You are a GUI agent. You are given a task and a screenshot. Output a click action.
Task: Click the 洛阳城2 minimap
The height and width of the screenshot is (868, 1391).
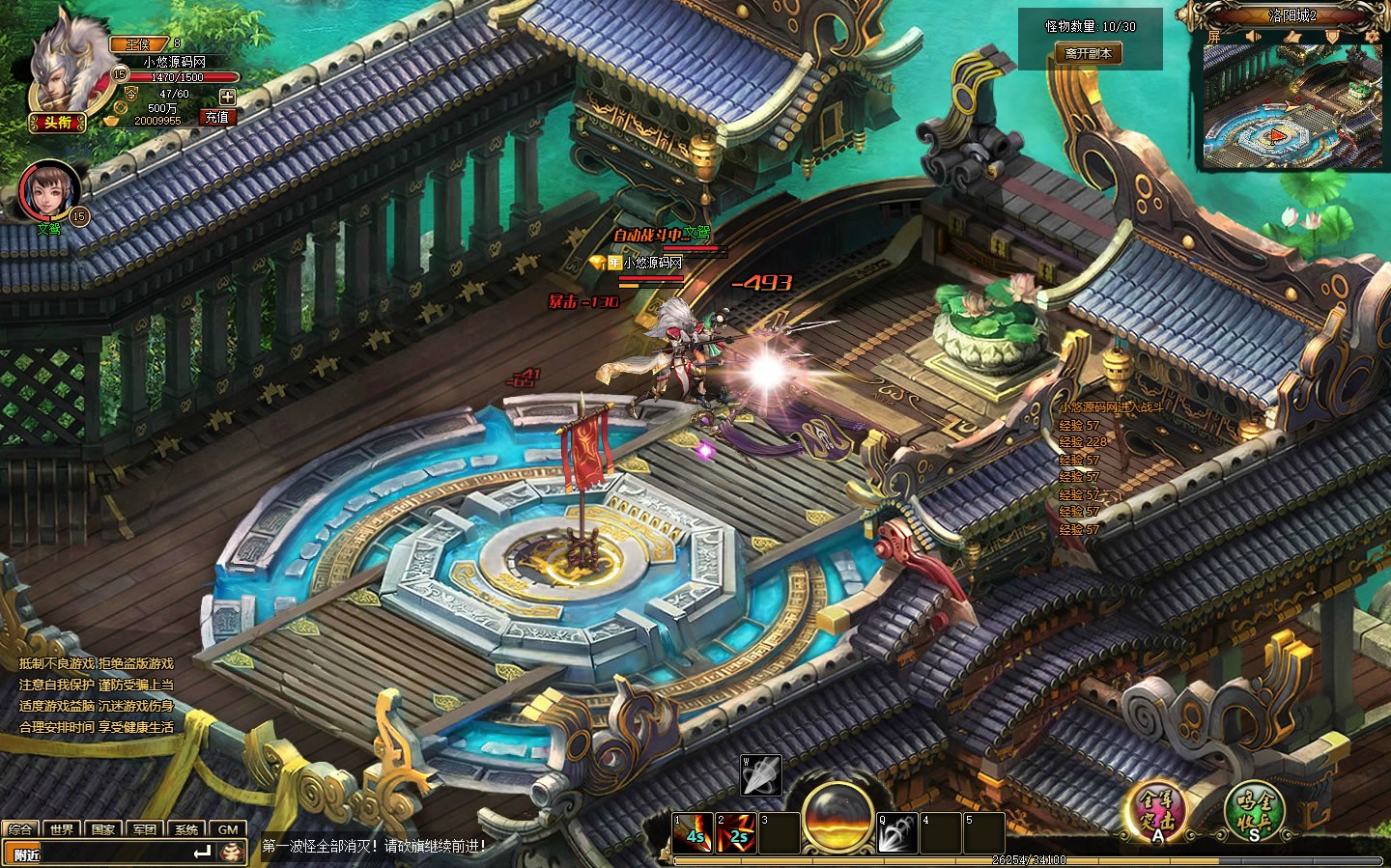coord(1292,108)
